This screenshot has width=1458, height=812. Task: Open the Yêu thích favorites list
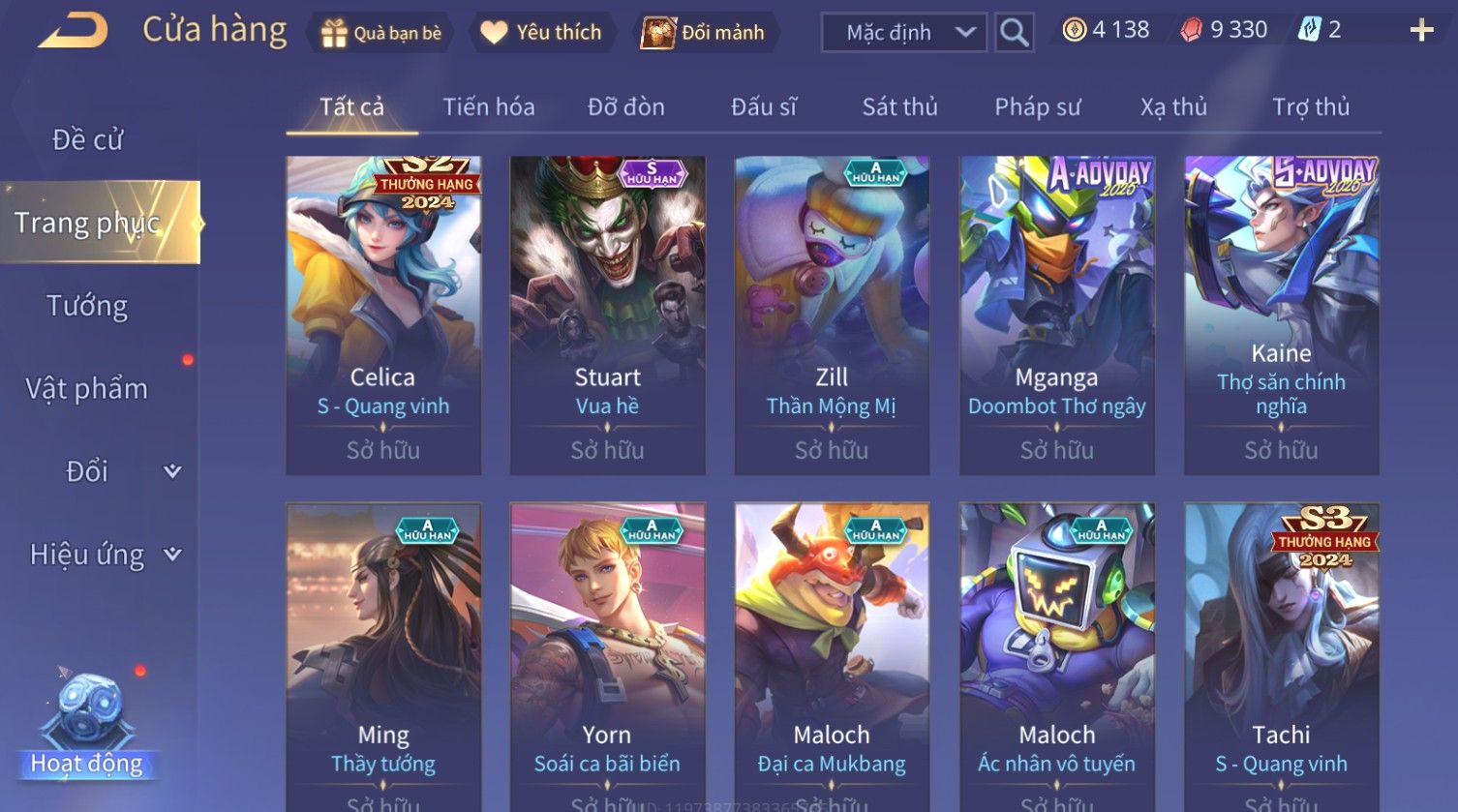541,33
